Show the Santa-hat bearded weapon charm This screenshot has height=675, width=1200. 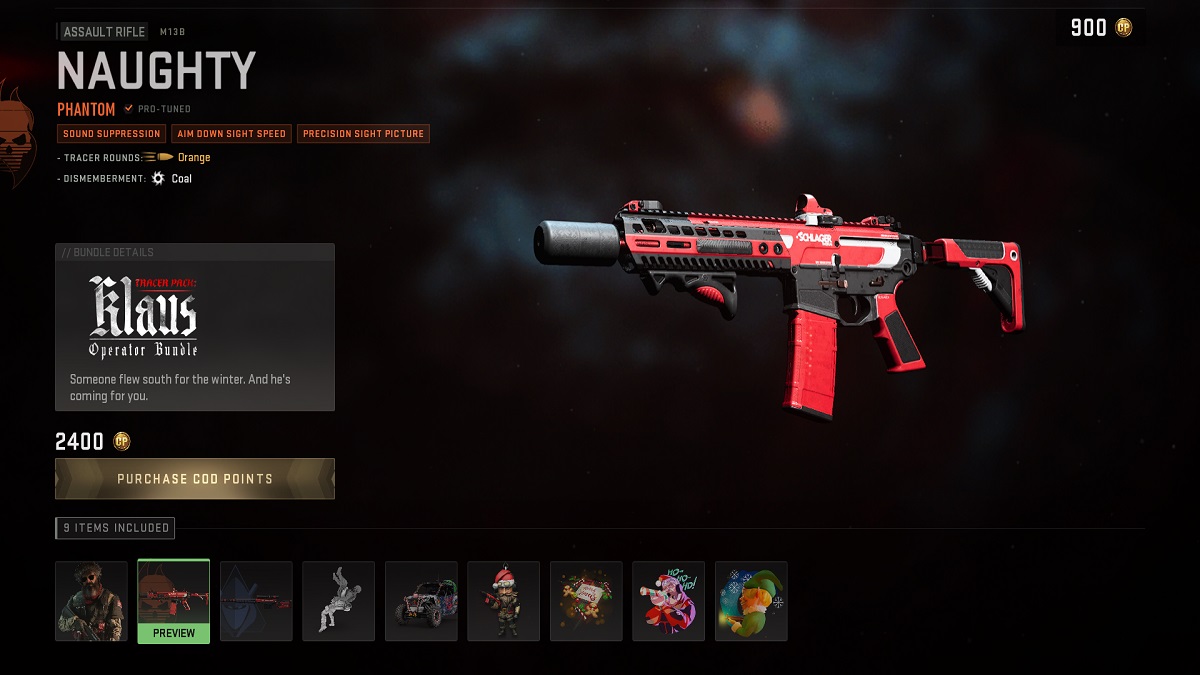503,600
